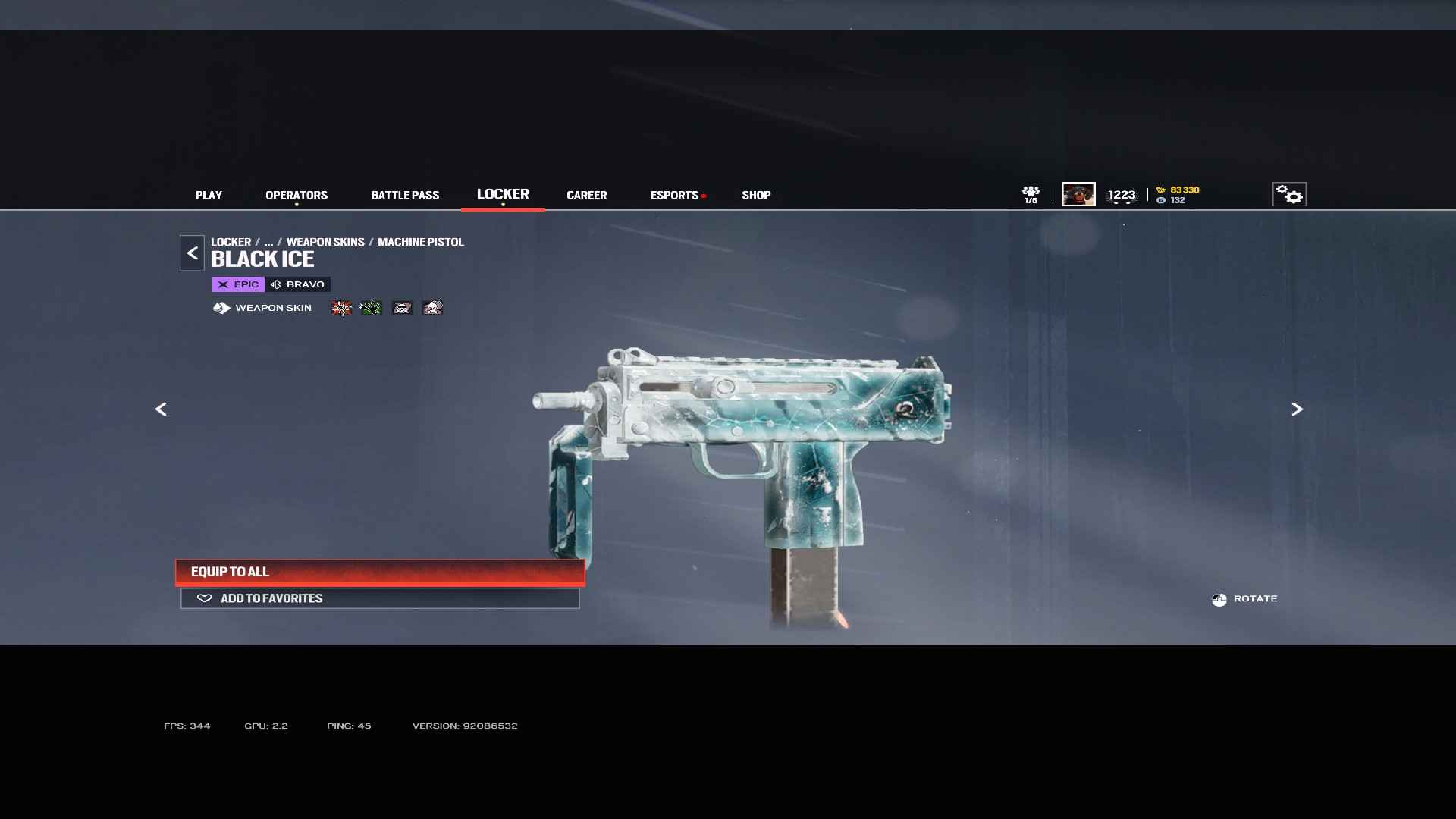The image size is (1456, 819).
Task: Open the settings gear menu
Action: (x=1289, y=195)
